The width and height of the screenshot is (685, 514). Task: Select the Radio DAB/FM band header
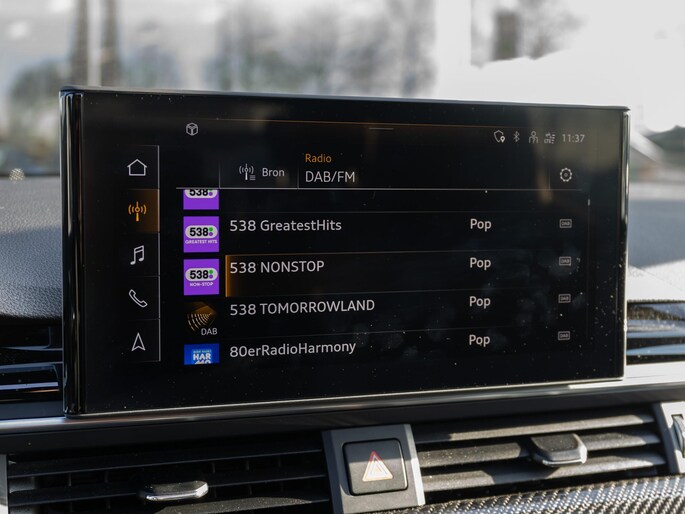pos(330,169)
